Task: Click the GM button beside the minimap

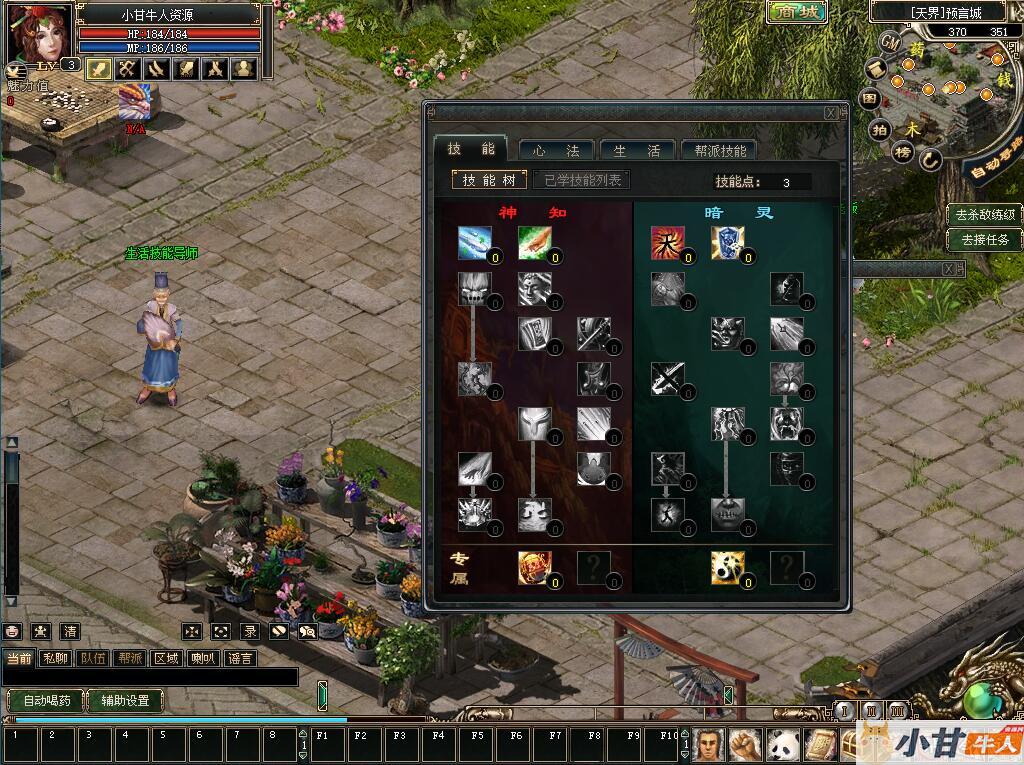Action: tap(890, 42)
